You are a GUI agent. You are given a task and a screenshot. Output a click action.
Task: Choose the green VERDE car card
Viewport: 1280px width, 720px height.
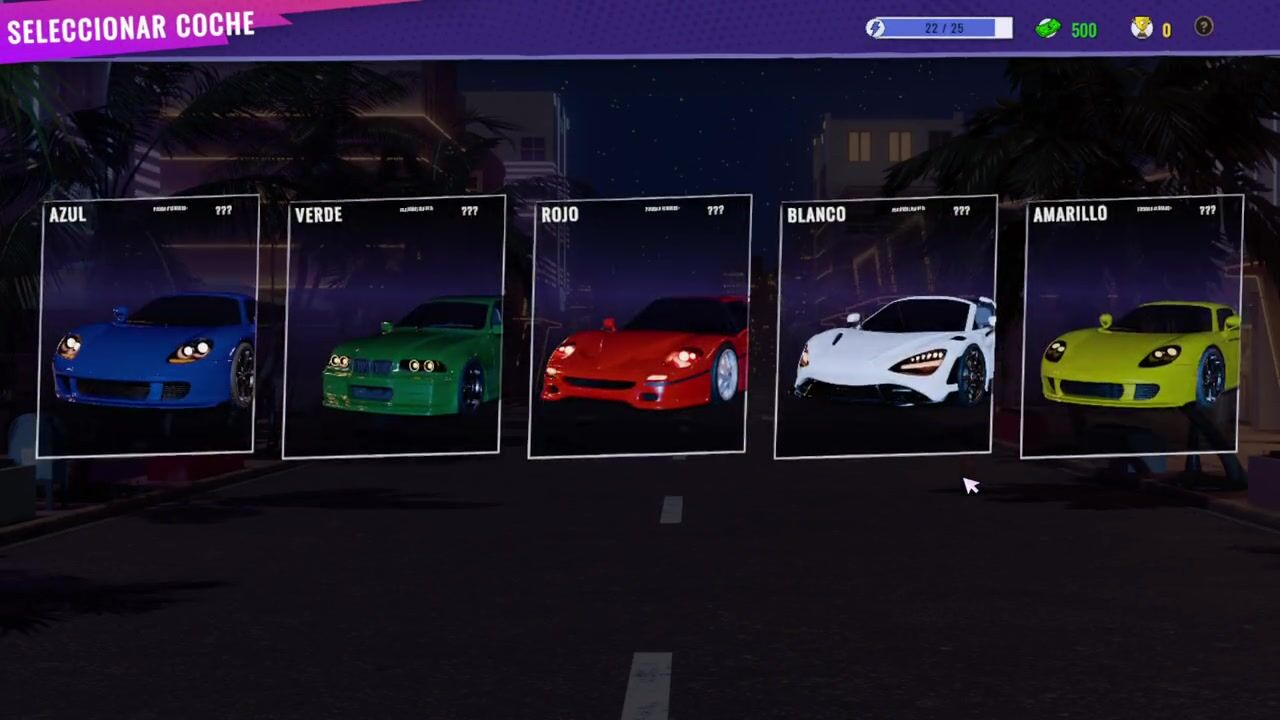point(394,327)
